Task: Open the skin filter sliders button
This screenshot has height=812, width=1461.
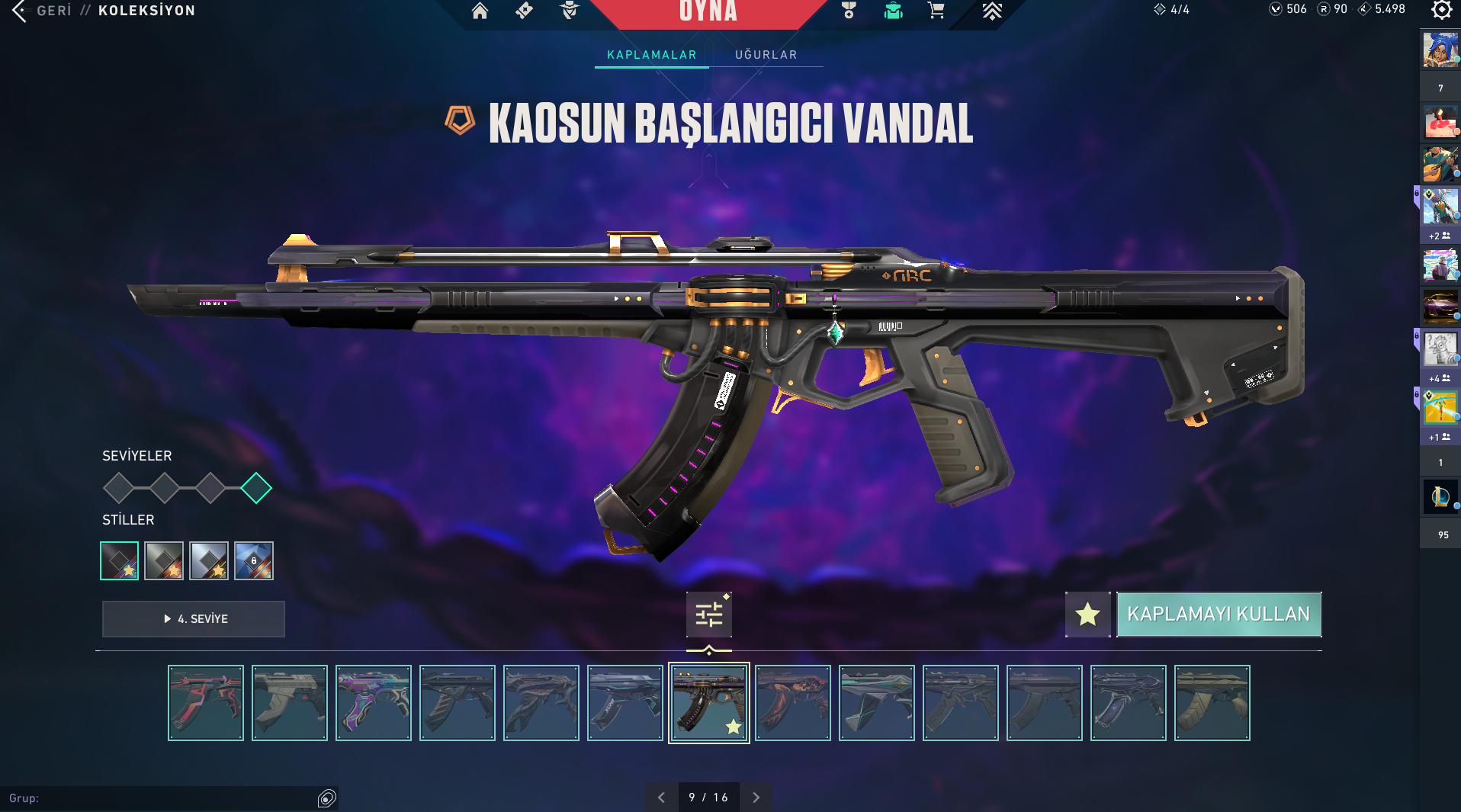Action: pyautogui.click(x=708, y=615)
